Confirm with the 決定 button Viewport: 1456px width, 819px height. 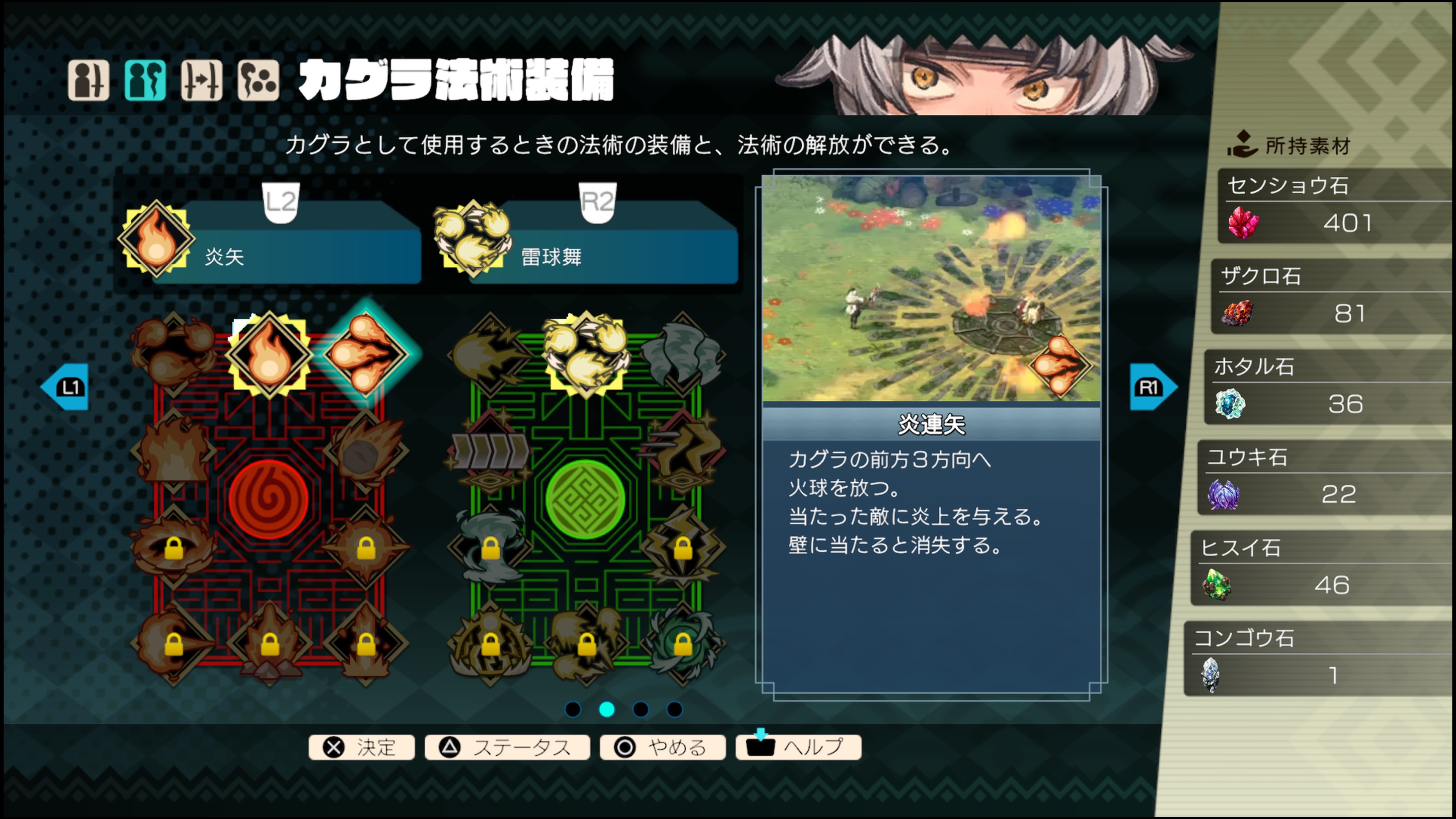(x=362, y=747)
